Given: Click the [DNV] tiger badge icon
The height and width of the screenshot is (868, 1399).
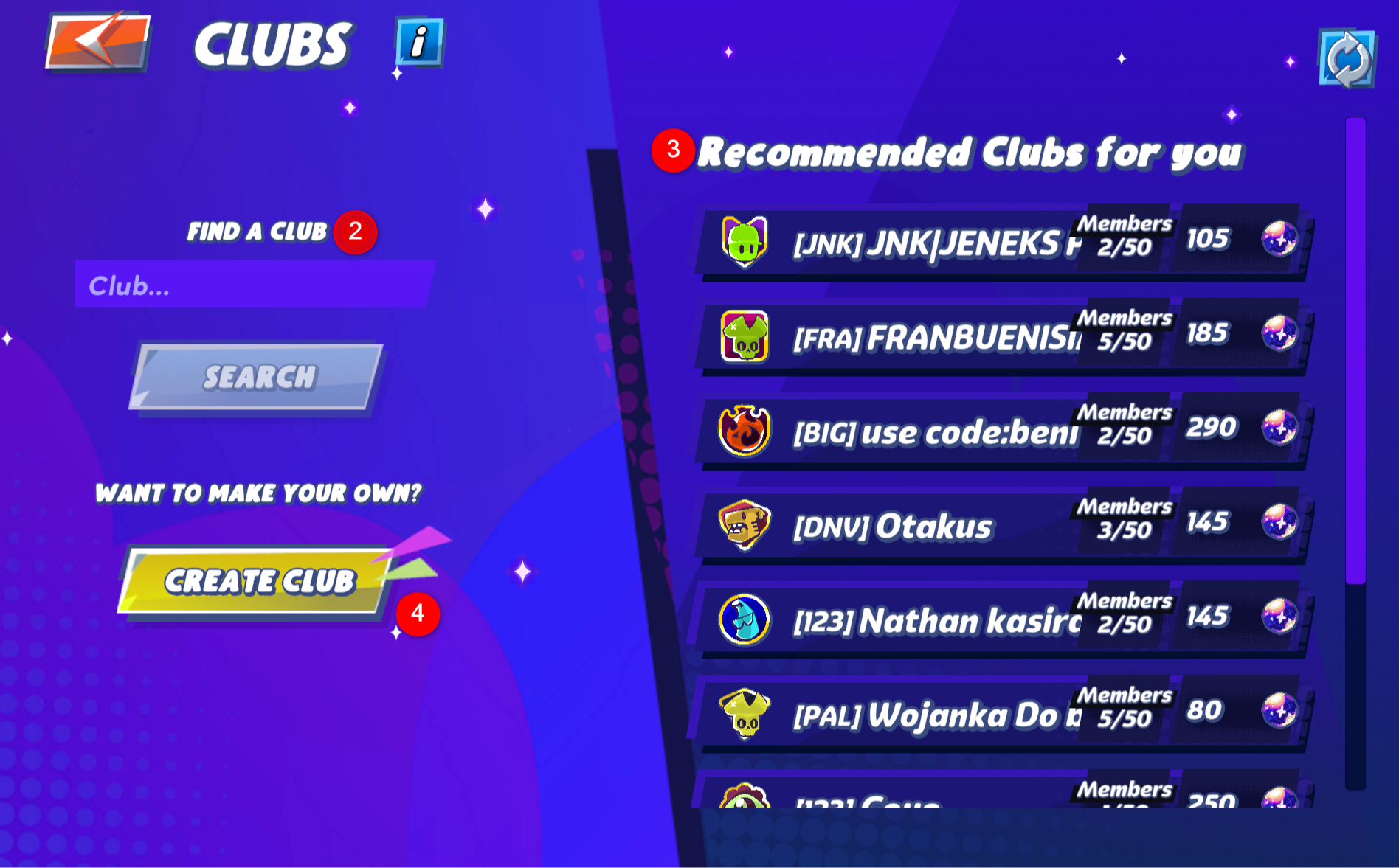Looking at the screenshot, I should [743, 525].
